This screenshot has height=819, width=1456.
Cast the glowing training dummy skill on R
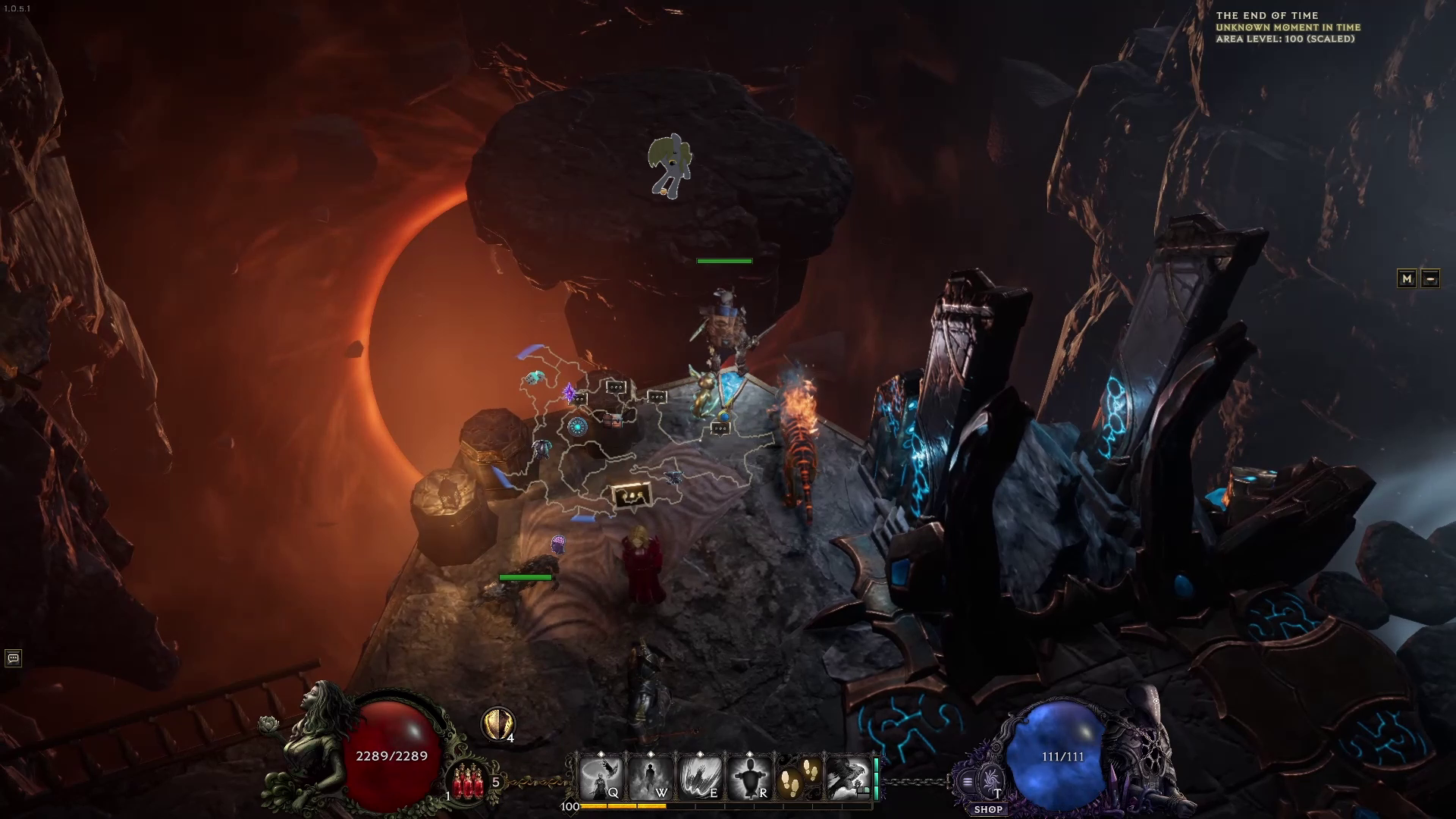pyautogui.click(x=748, y=777)
